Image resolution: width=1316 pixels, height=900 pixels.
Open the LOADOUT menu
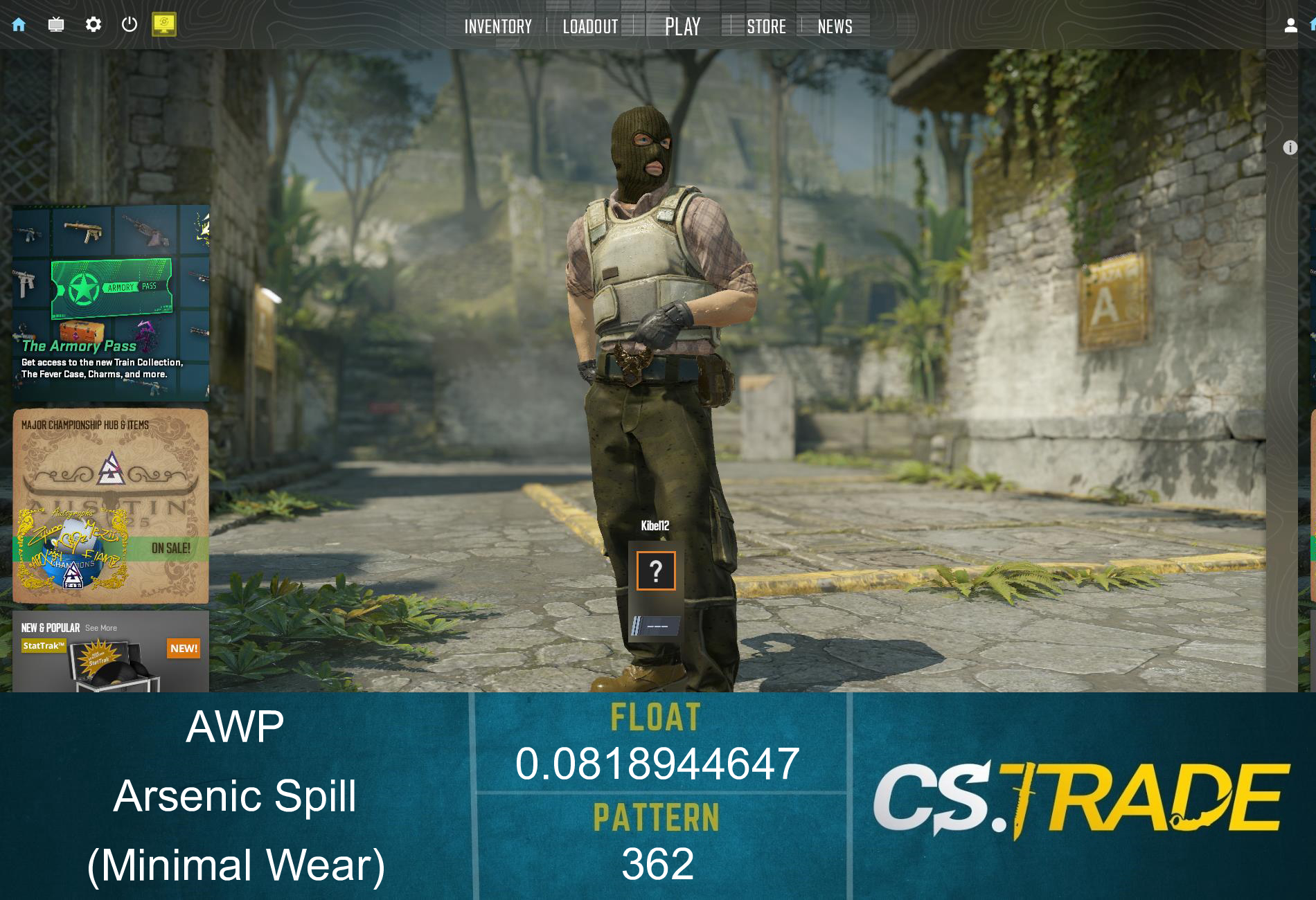coord(591,26)
